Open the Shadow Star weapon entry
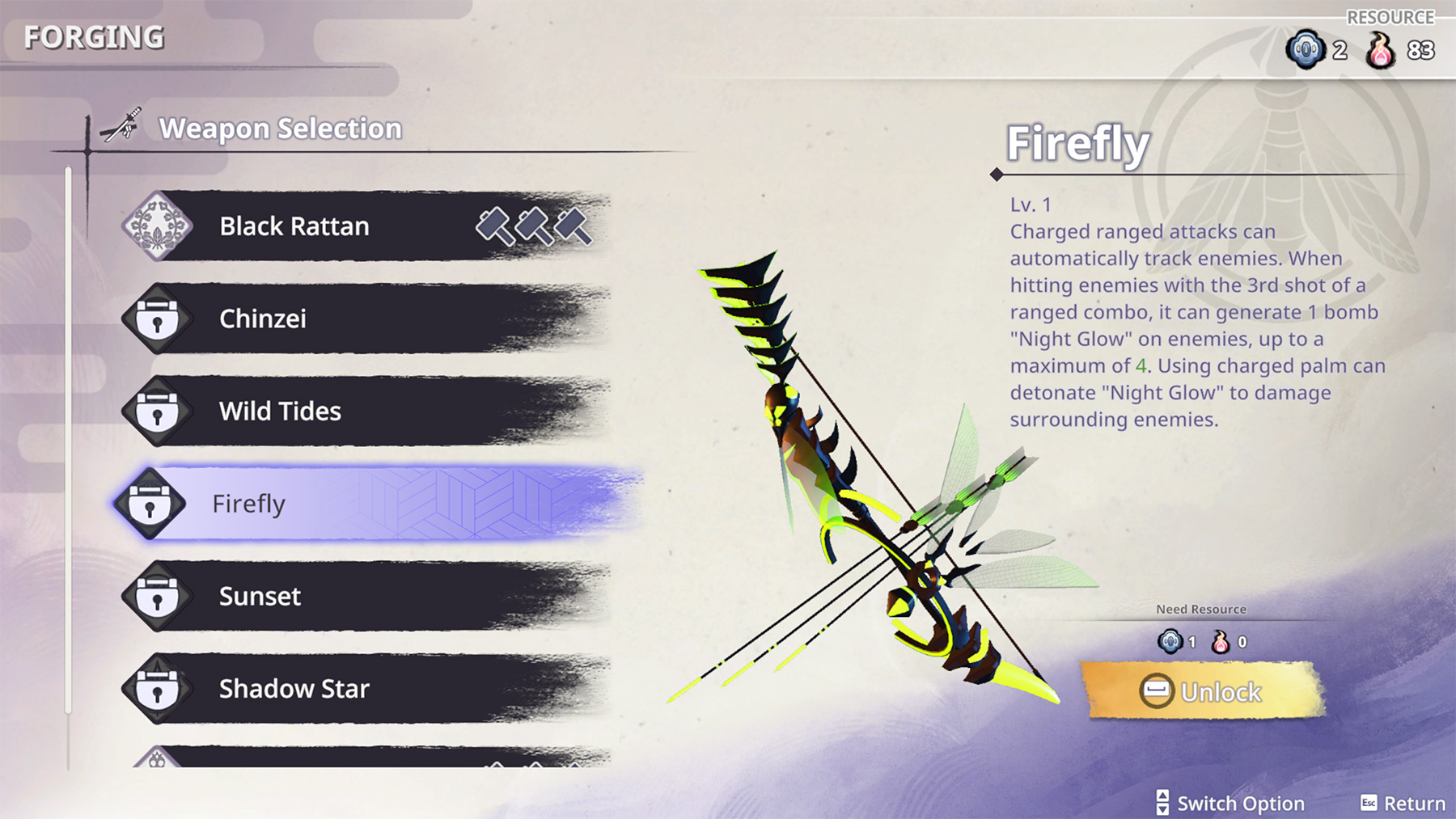This screenshot has height=819, width=1456. [364, 689]
